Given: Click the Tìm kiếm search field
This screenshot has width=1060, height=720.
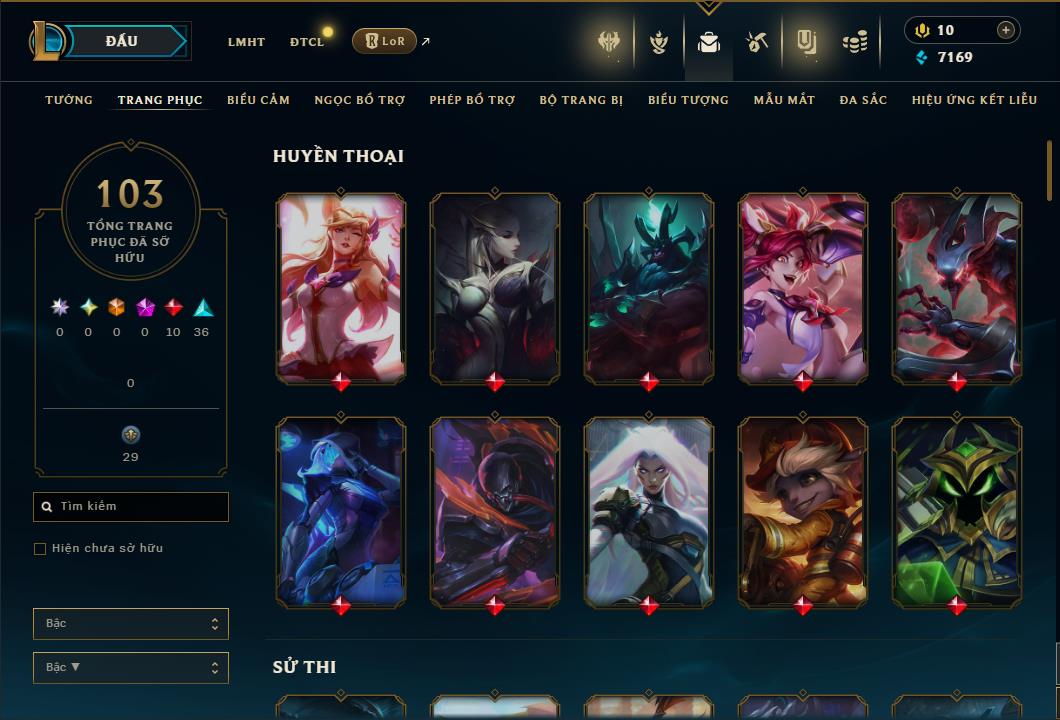Looking at the screenshot, I should pos(131,507).
